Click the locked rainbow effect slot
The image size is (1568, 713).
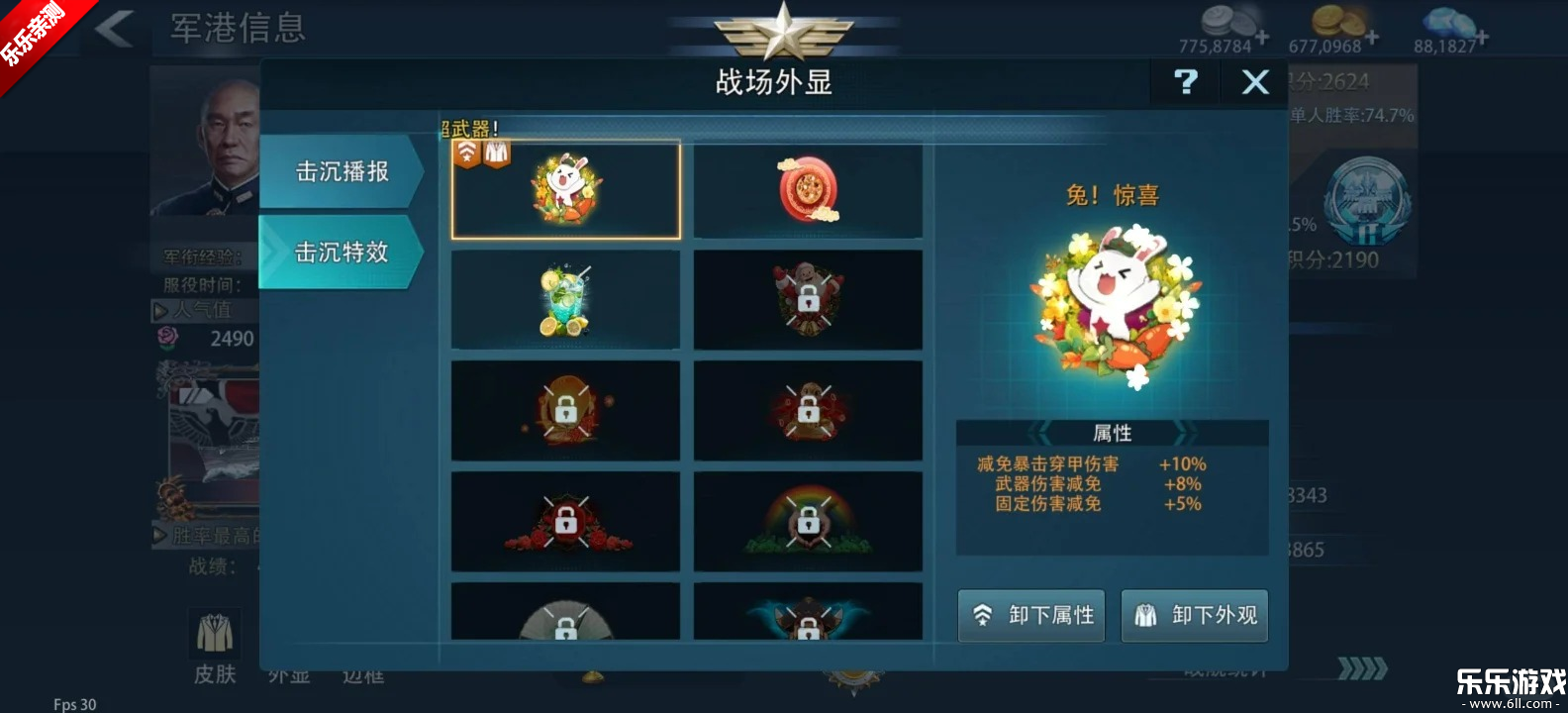click(x=809, y=521)
